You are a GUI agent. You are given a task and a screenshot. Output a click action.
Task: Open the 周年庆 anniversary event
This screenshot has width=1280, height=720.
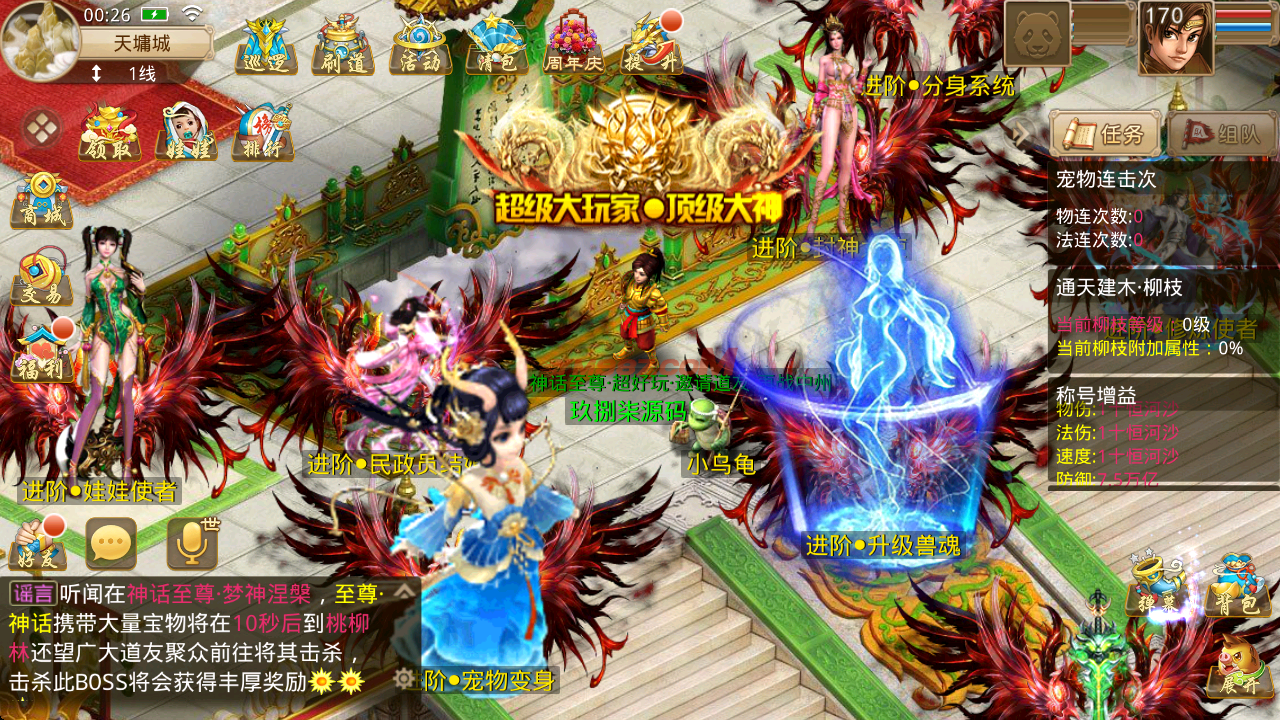(x=574, y=46)
